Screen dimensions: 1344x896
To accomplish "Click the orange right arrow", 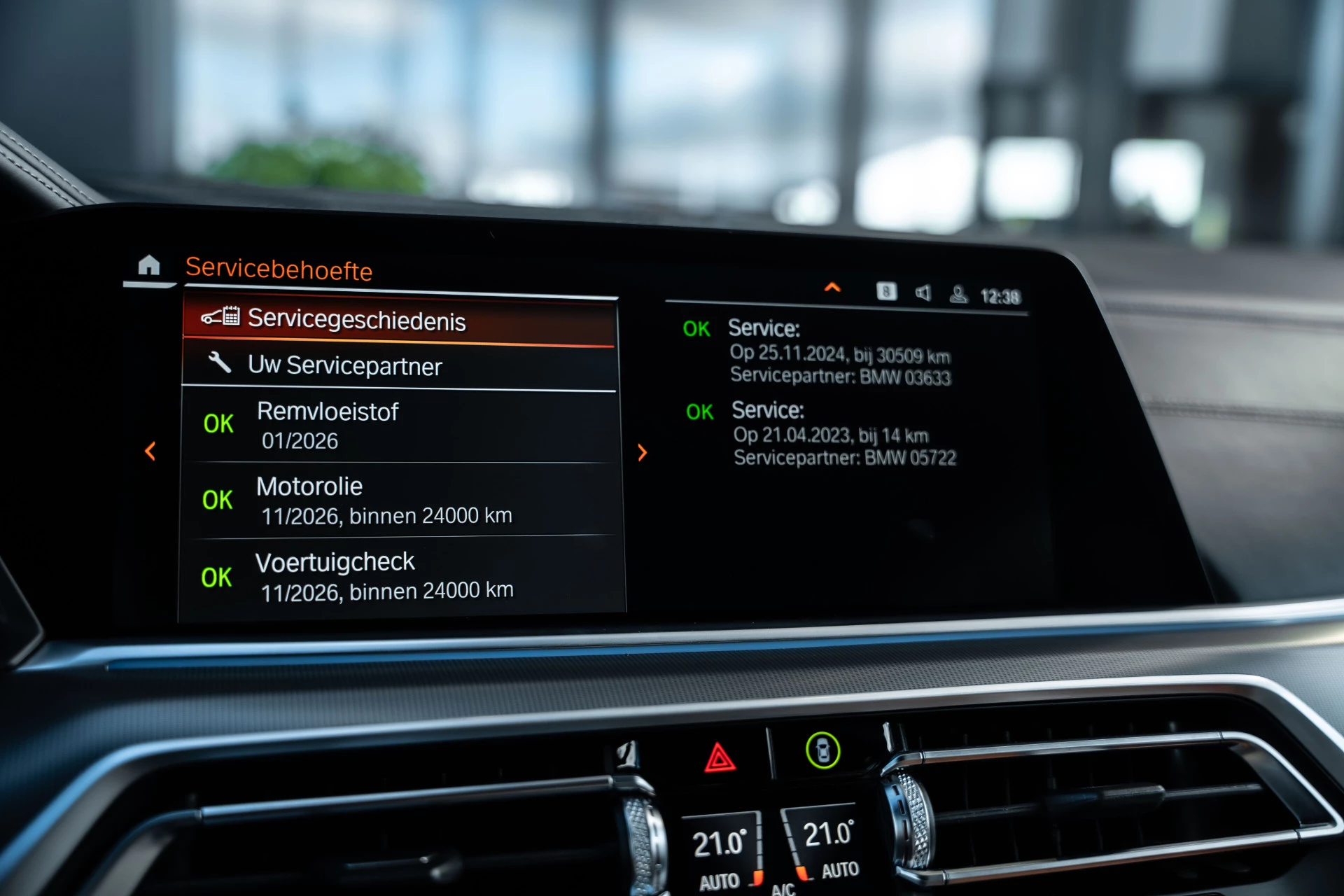I will (x=643, y=452).
